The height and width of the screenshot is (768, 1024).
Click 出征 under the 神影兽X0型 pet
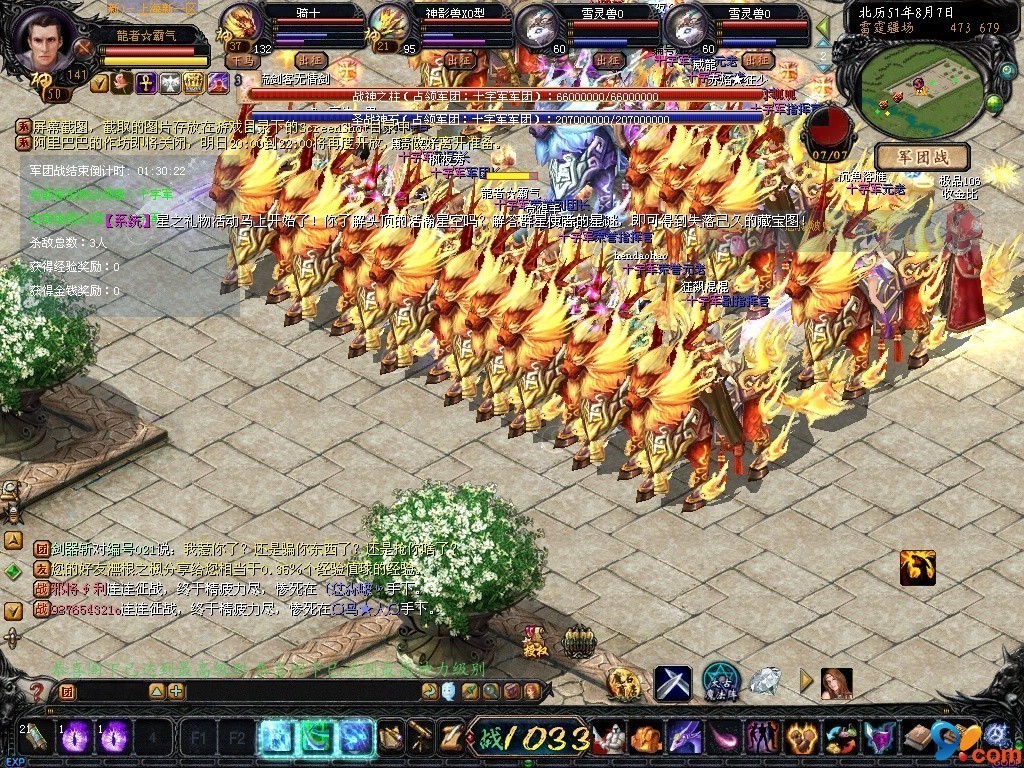click(x=459, y=61)
